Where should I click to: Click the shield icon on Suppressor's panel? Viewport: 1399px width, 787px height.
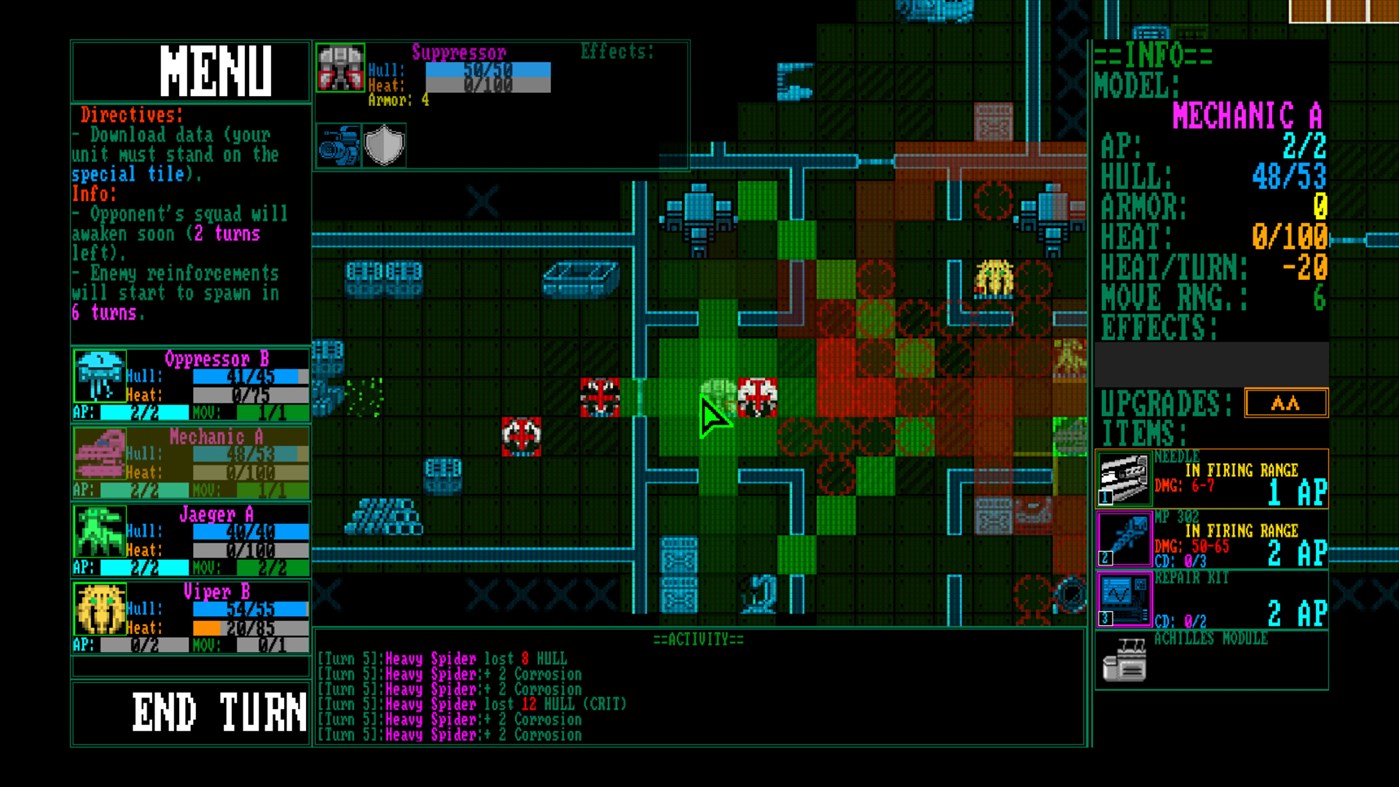(384, 144)
